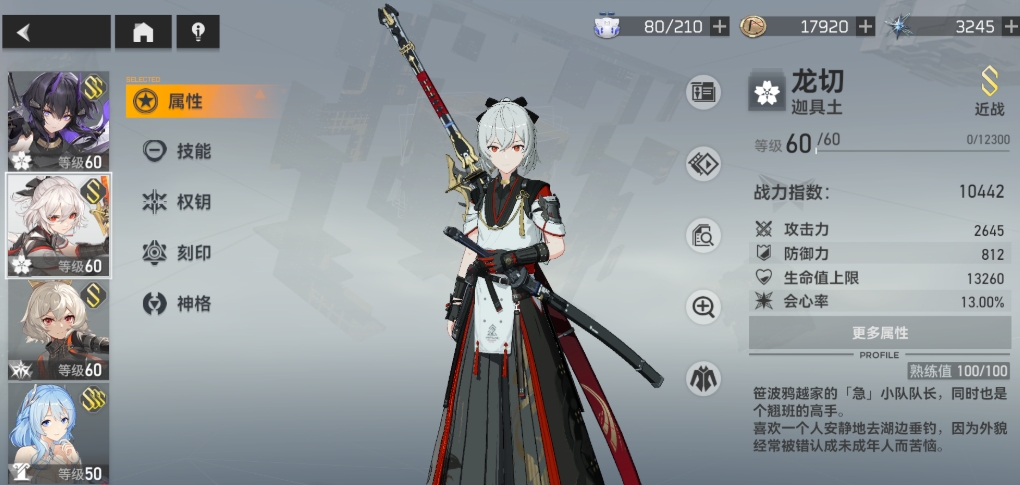This screenshot has width=1020, height=485.
Task: Zoom in with the magnifier plus icon
Action: tap(703, 307)
